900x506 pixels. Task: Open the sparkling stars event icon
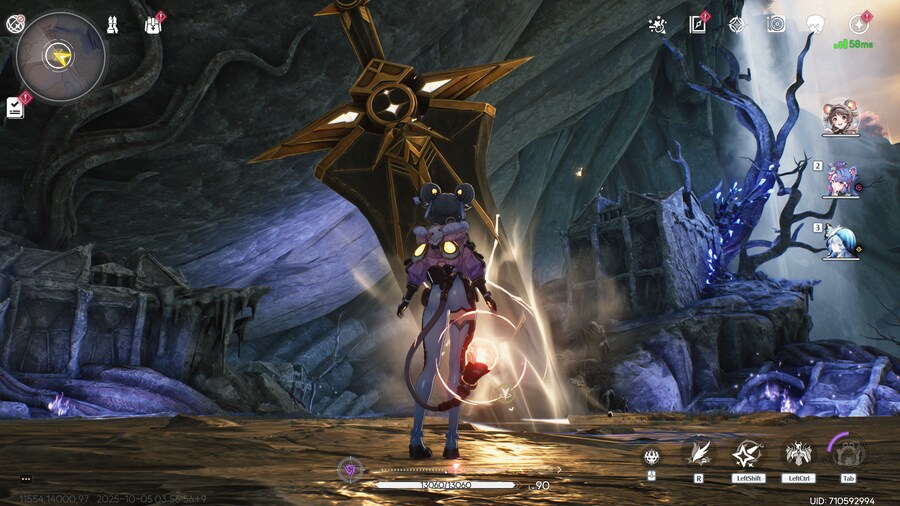(657, 25)
